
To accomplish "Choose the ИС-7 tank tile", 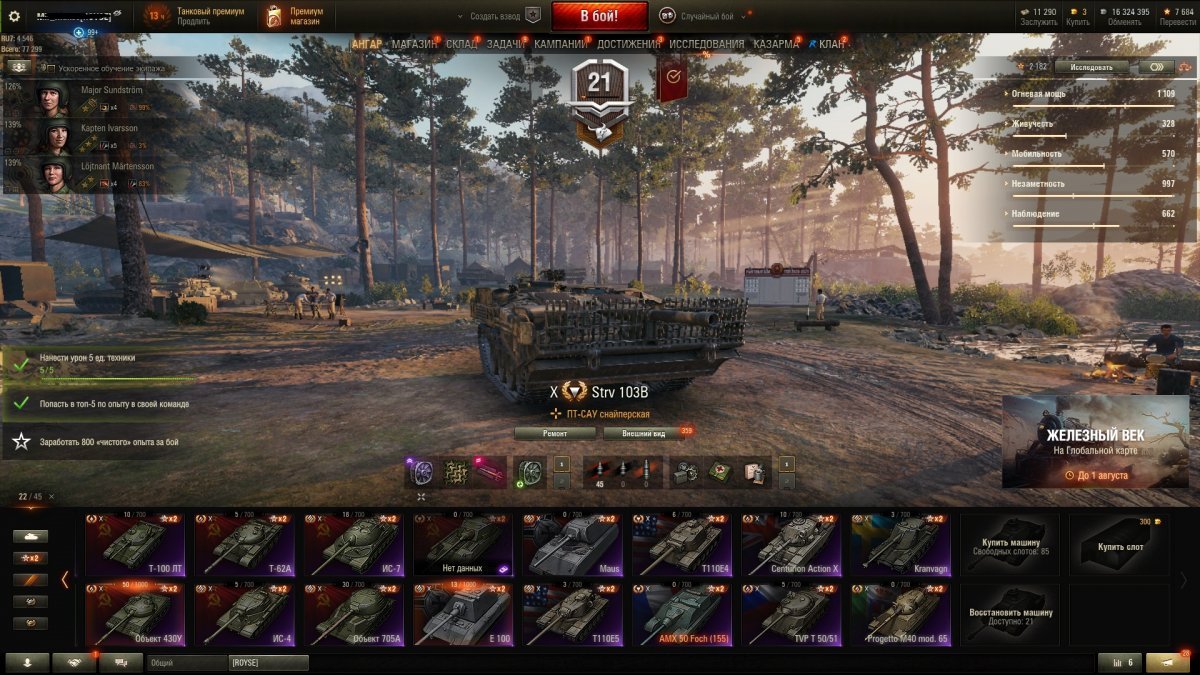I will pos(355,545).
